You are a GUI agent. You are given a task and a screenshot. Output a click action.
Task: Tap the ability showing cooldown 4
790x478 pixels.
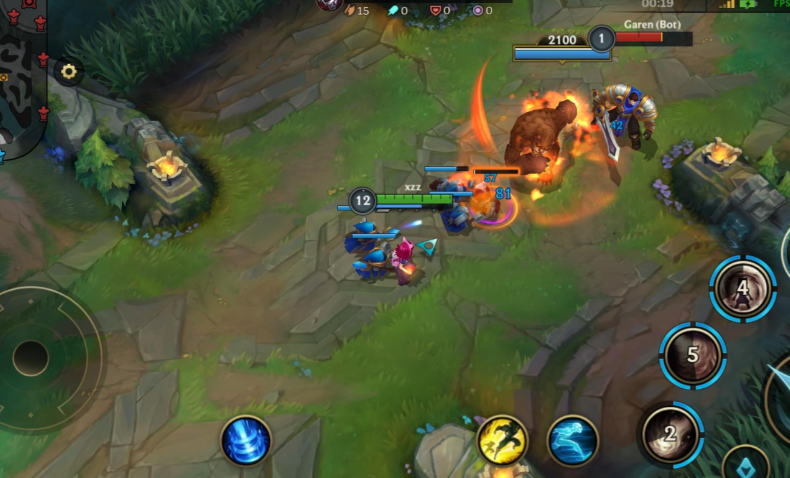(743, 289)
